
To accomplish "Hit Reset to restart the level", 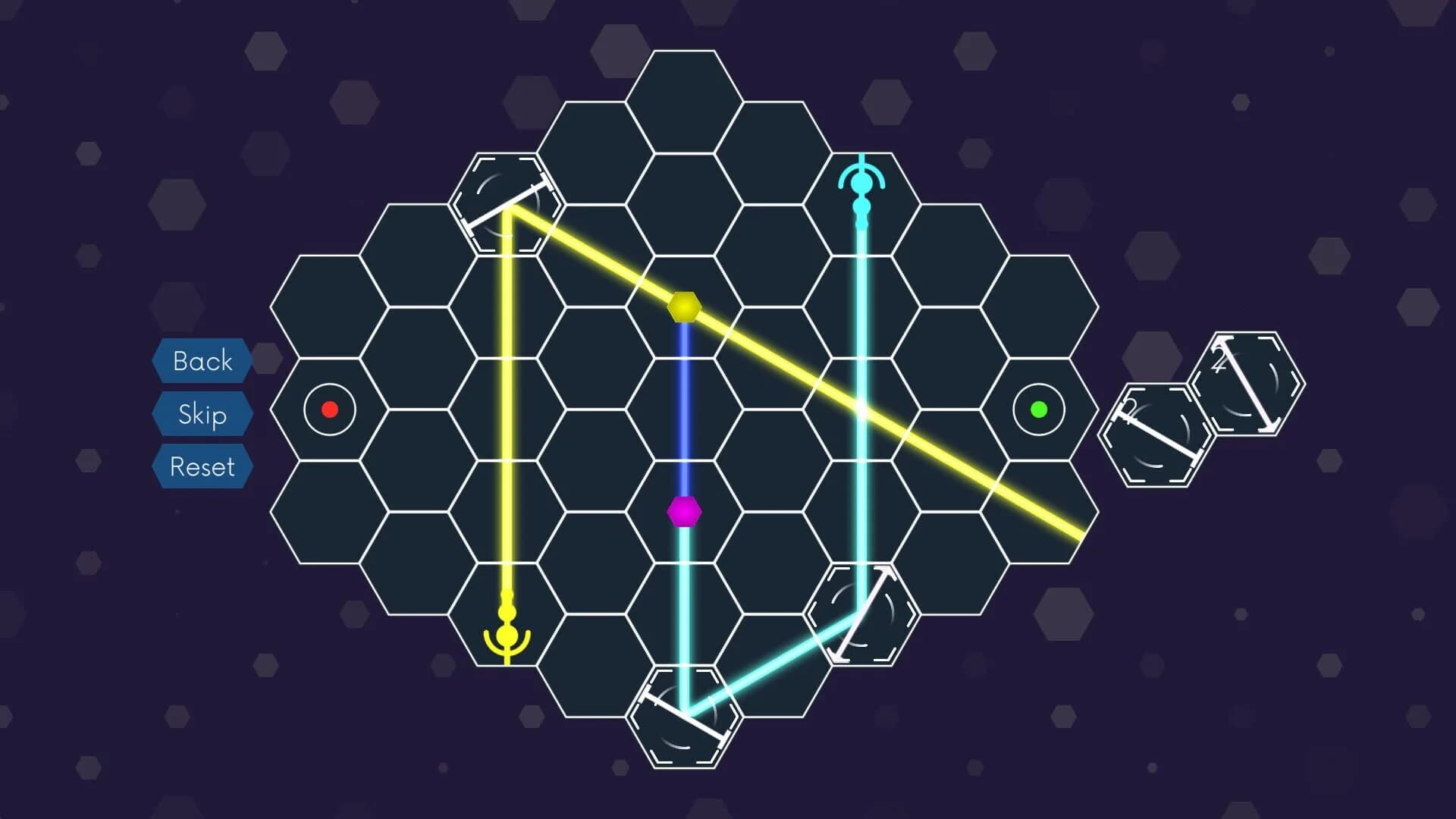I will pyautogui.click(x=201, y=466).
